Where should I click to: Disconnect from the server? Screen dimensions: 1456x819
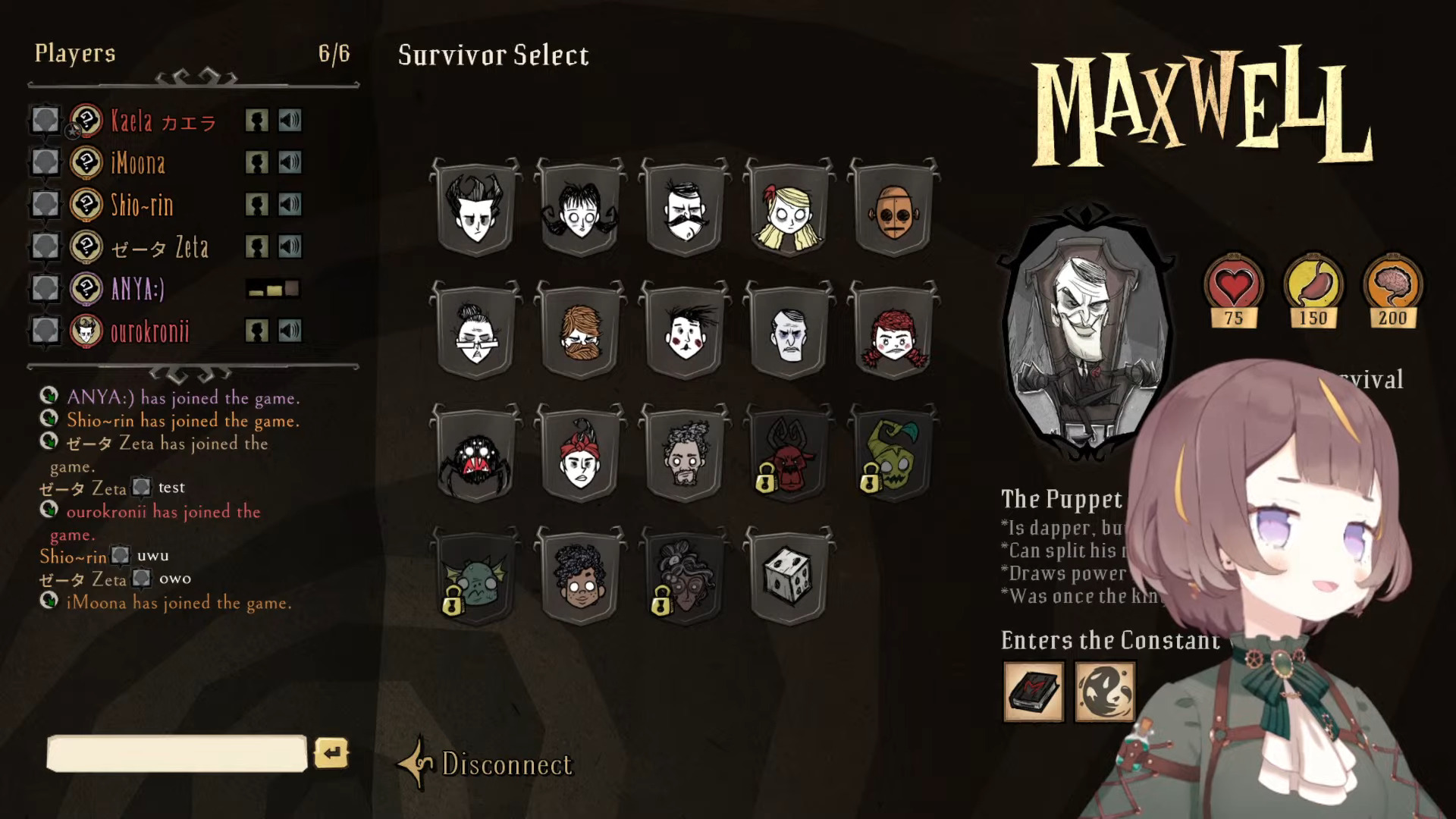506,764
